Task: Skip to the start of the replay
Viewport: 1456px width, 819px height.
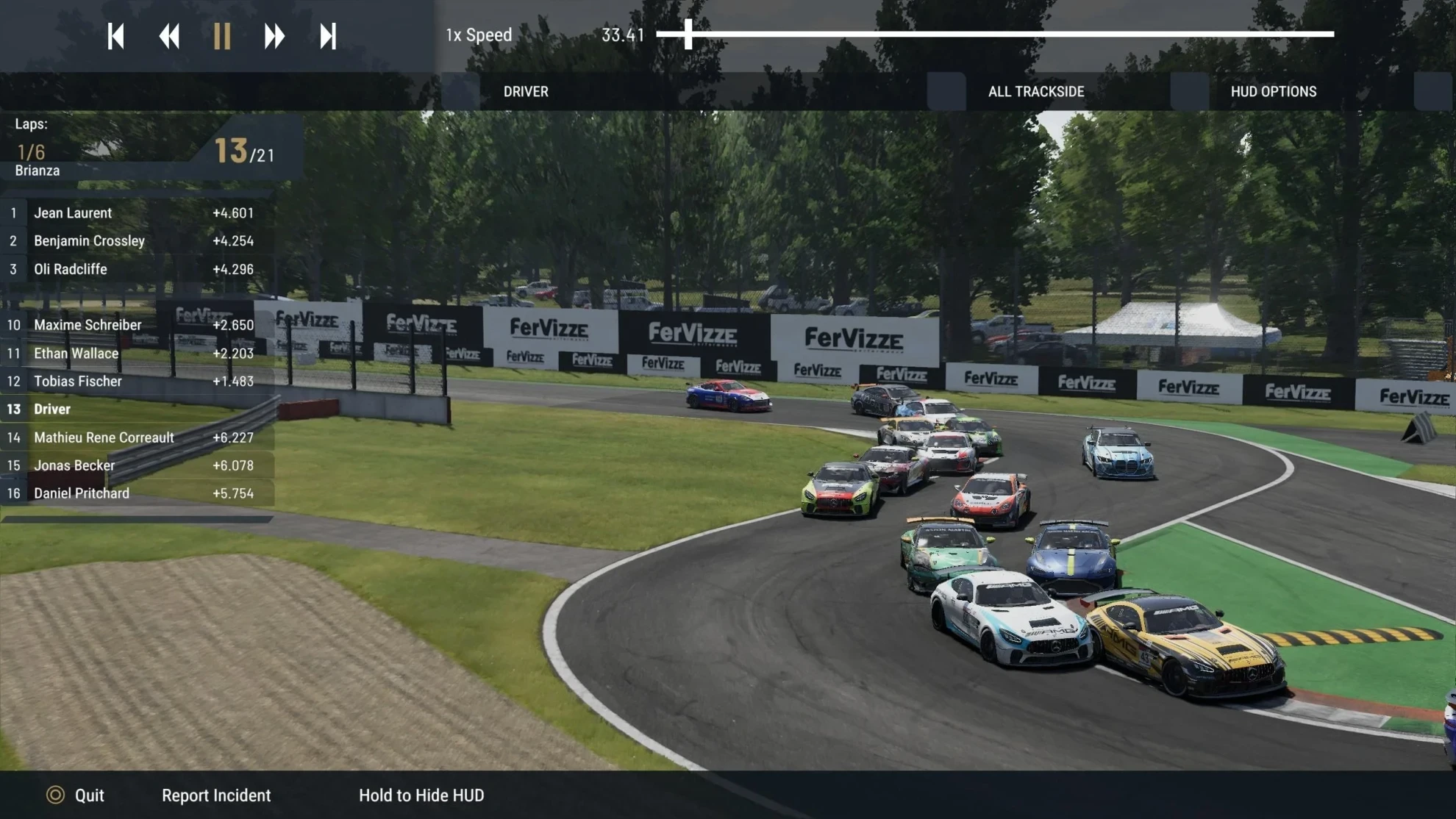Action: click(x=115, y=36)
